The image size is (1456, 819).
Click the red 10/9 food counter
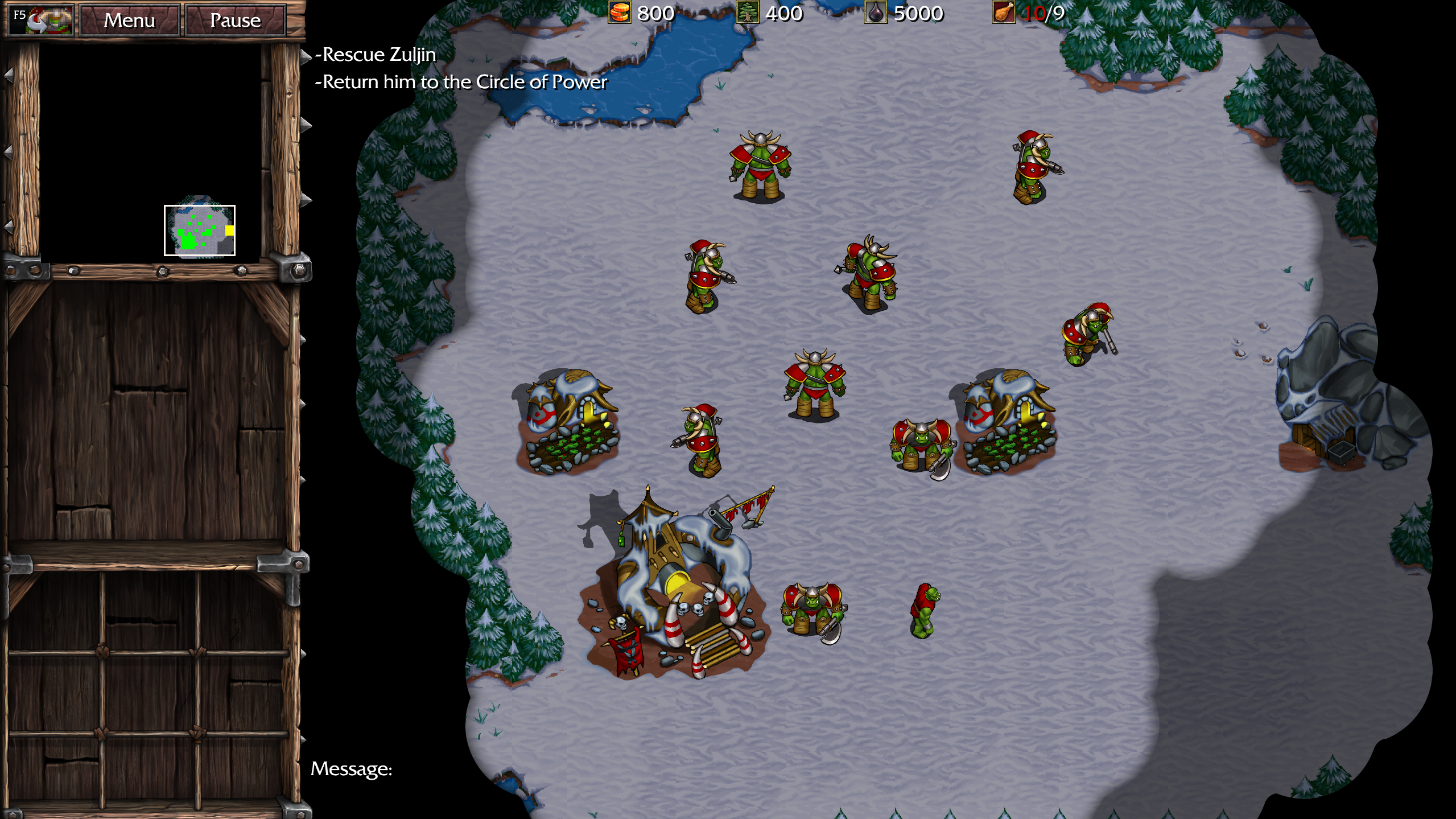pyautogui.click(x=1045, y=13)
